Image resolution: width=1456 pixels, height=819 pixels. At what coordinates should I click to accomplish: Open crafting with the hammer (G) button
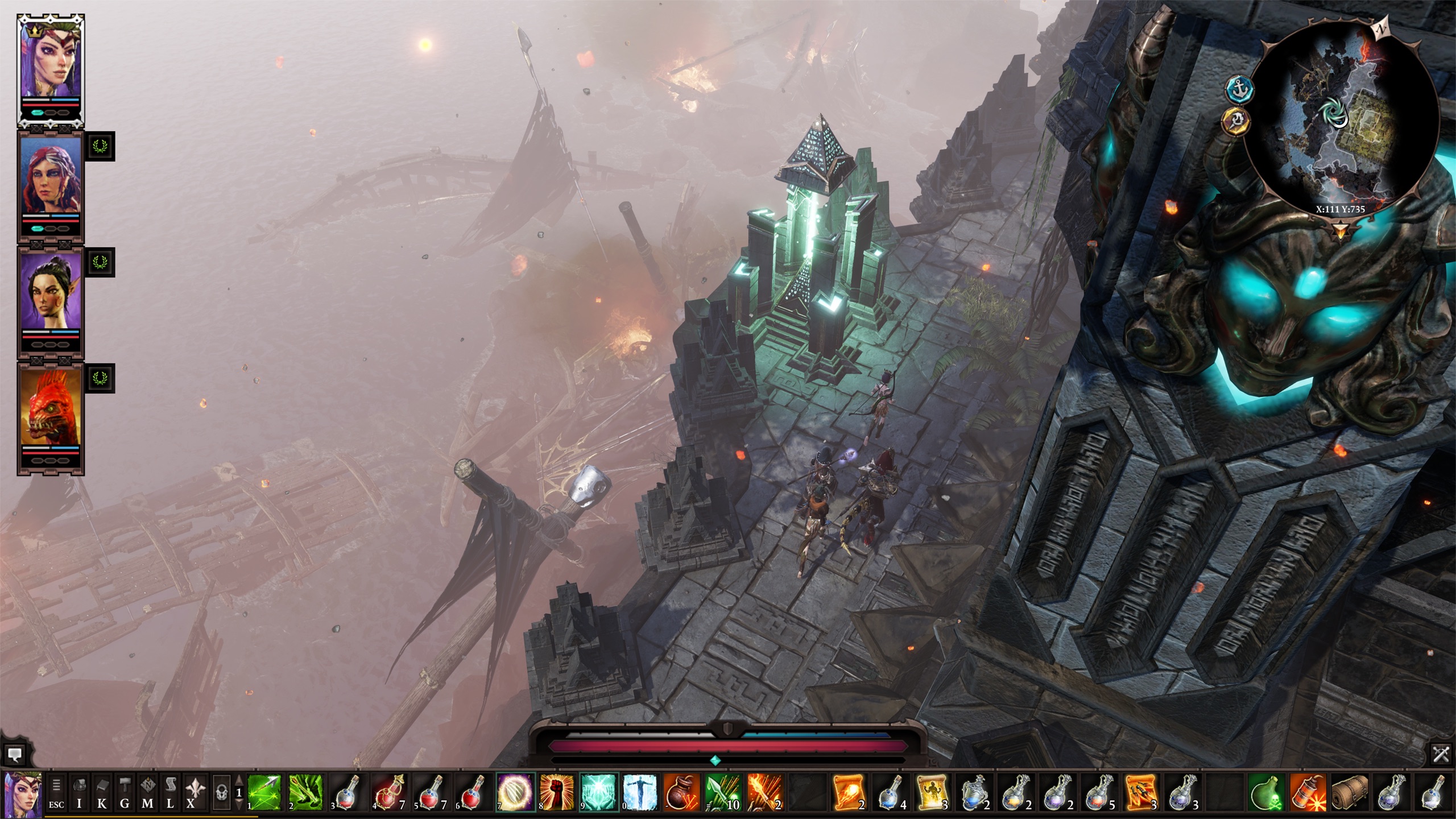[125, 792]
